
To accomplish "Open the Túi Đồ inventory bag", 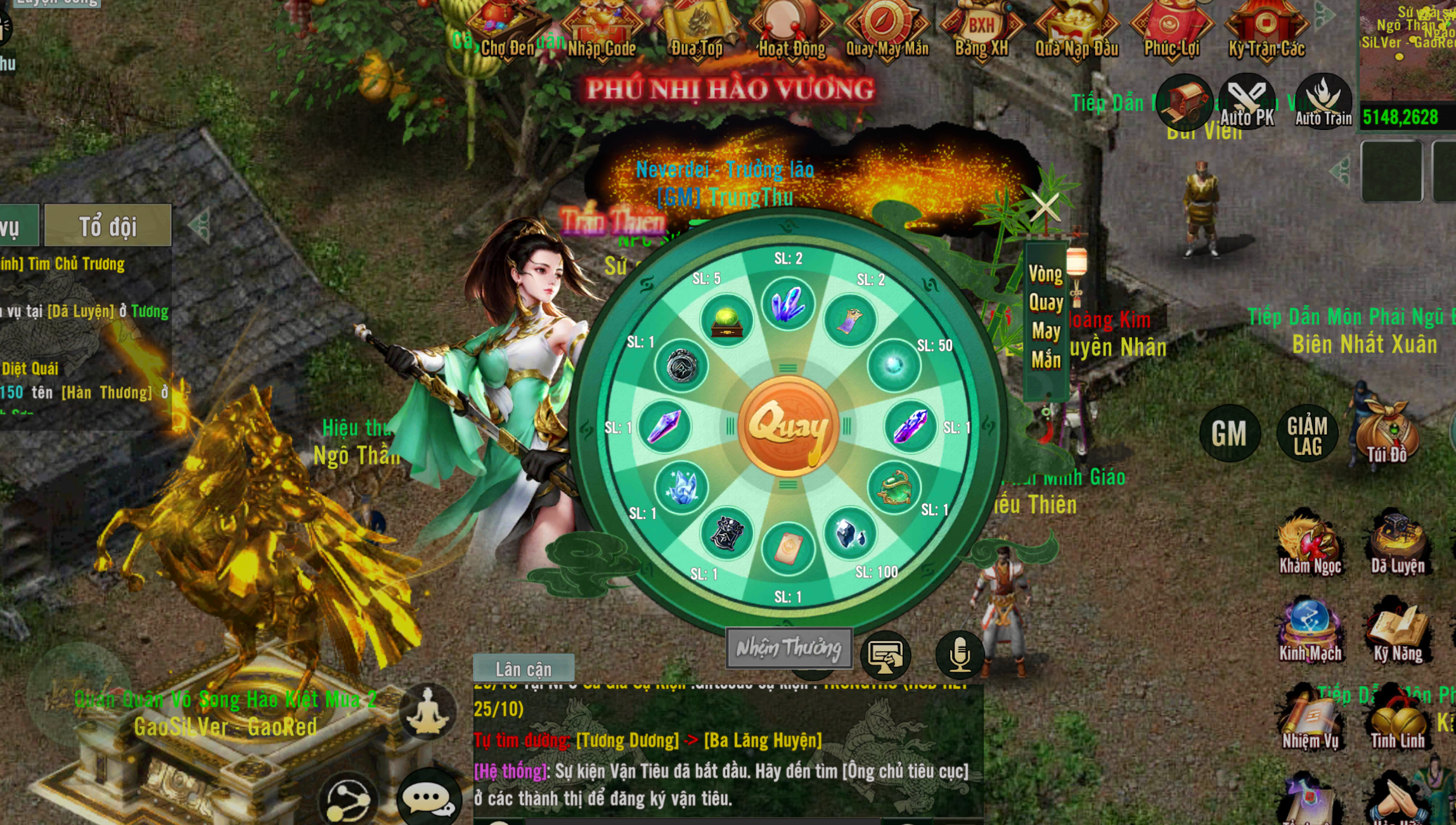I will [1386, 432].
